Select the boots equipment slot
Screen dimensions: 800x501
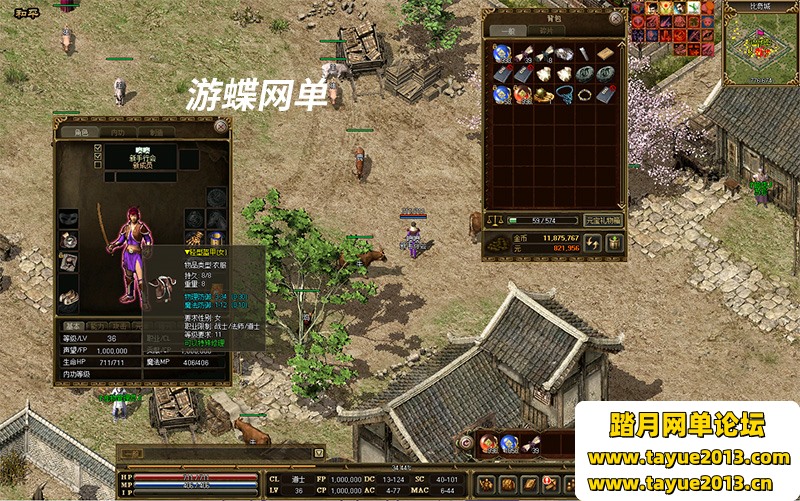pyautogui.click(x=68, y=296)
